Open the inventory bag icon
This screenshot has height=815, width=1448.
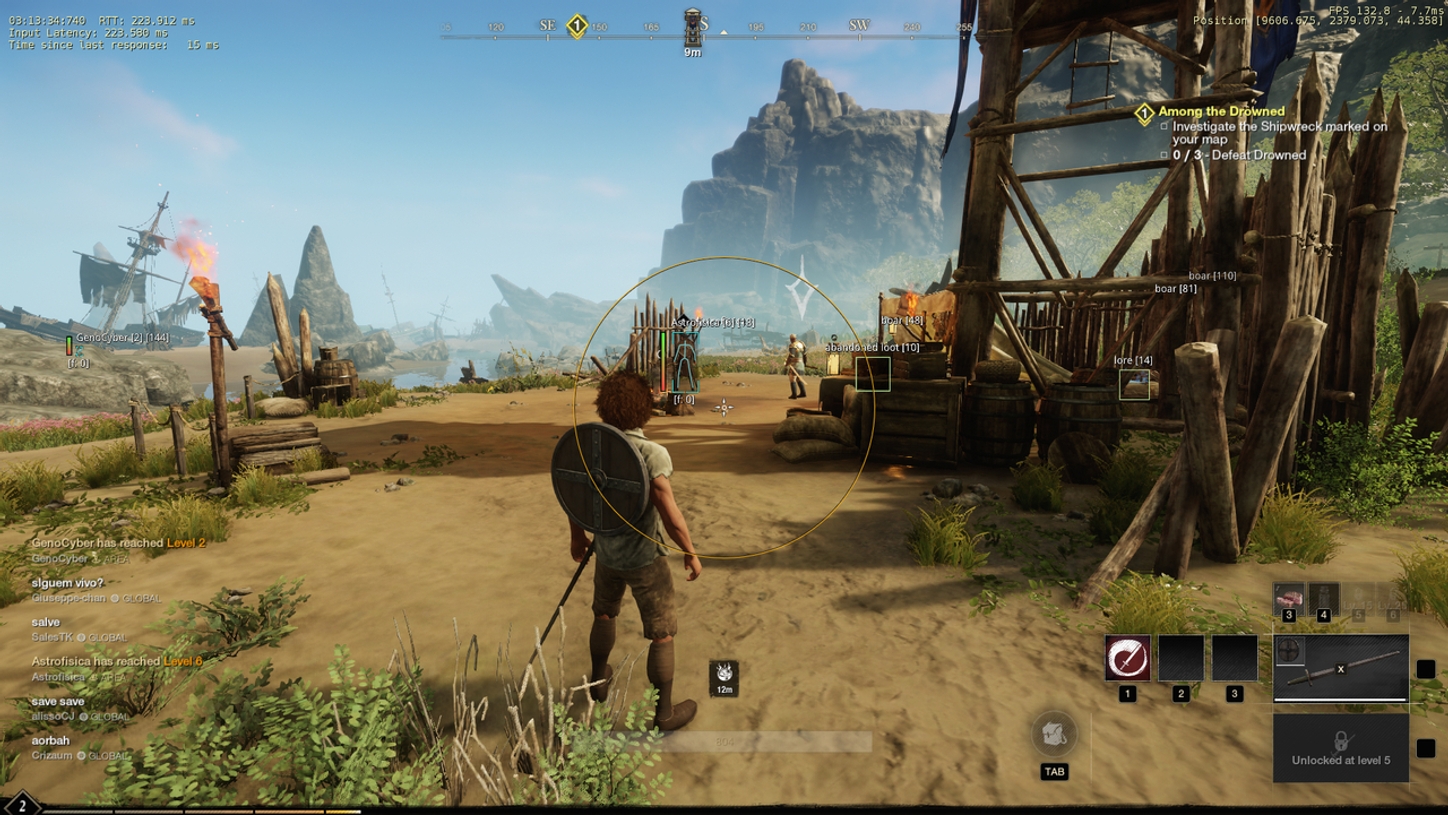(1054, 735)
